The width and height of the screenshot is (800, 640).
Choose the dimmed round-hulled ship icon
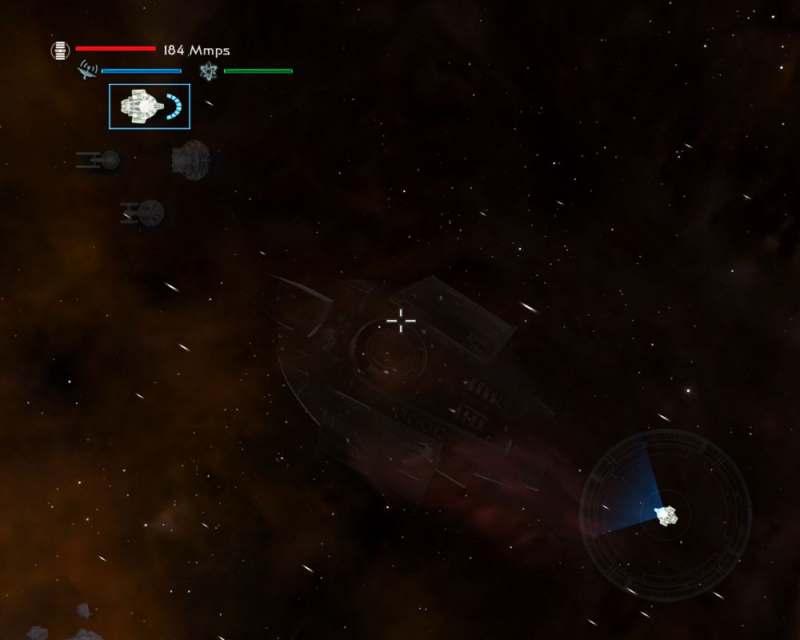tap(190, 159)
